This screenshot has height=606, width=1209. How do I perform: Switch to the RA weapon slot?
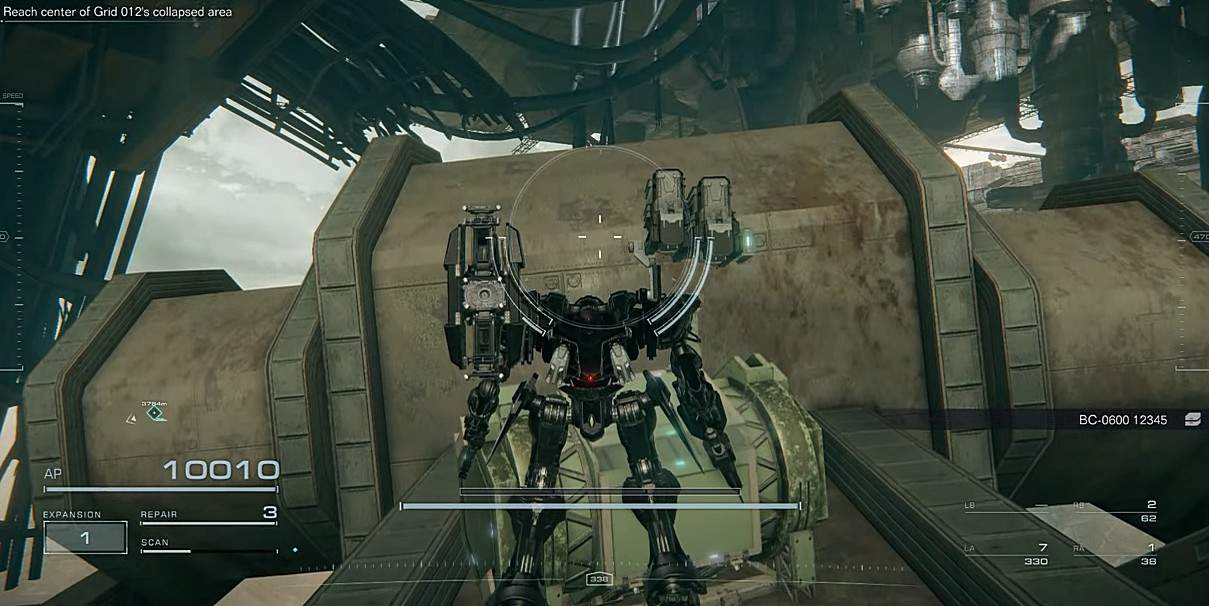coord(1109,553)
